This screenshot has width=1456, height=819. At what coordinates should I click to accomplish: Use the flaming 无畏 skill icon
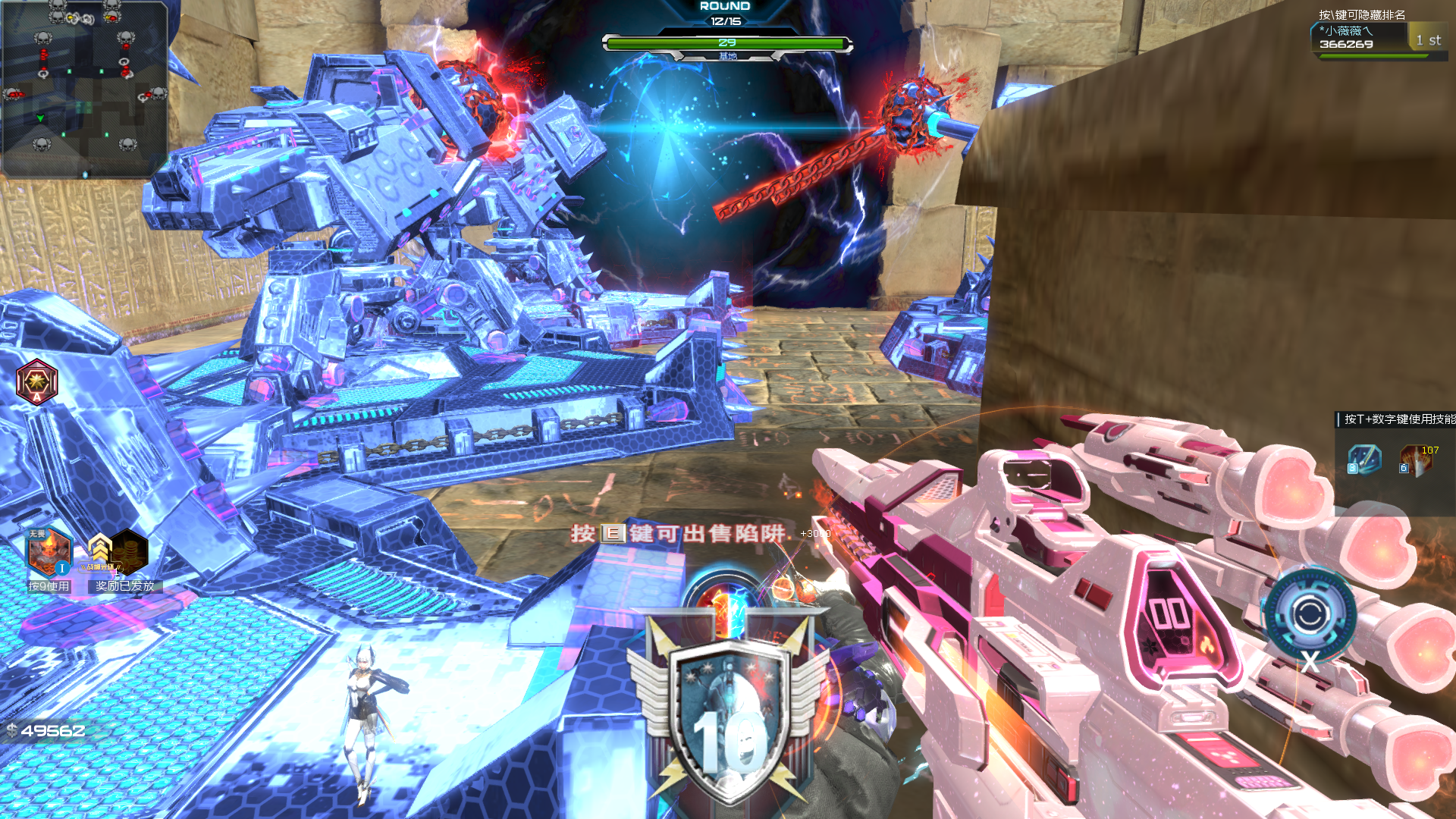coord(49,551)
